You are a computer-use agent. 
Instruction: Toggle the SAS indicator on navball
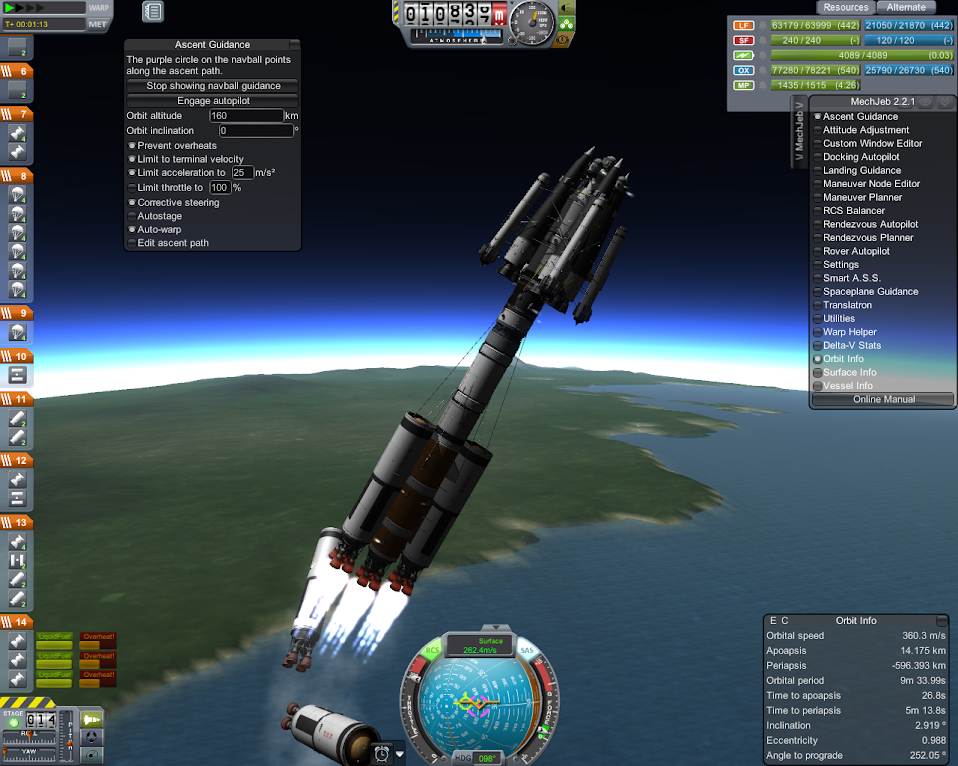527,651
